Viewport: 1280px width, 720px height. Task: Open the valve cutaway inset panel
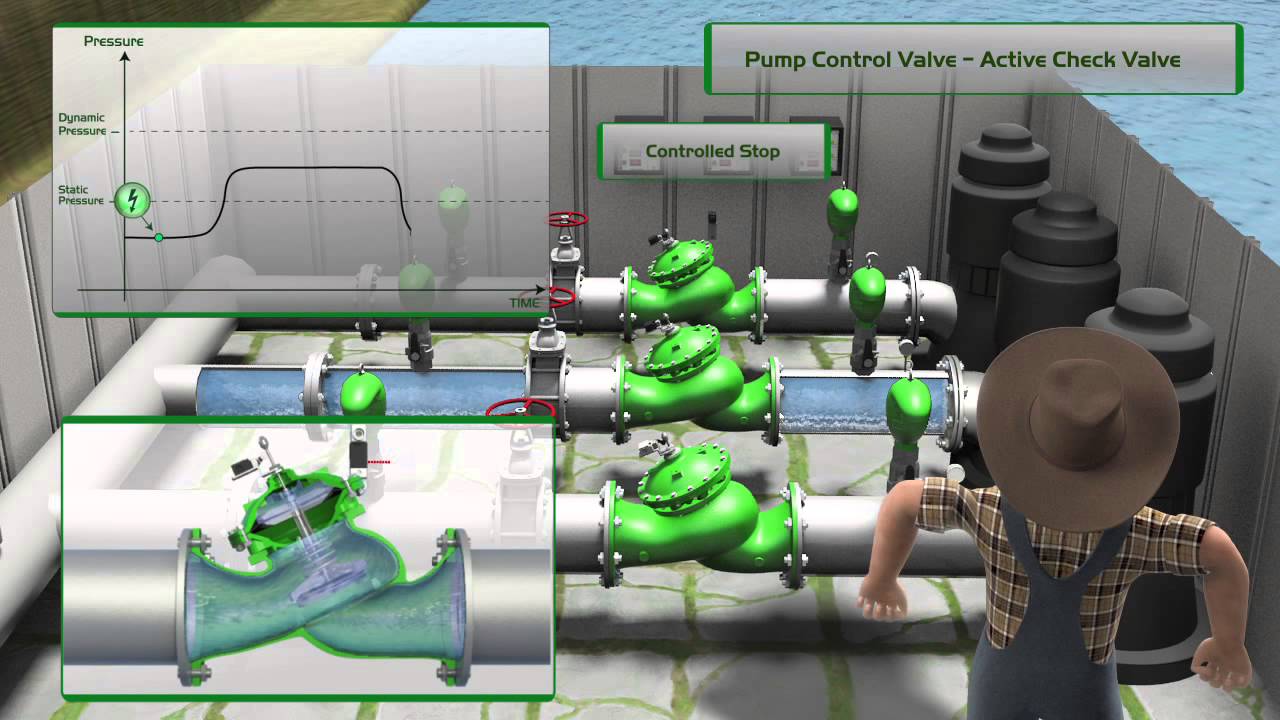click(308, 557)
